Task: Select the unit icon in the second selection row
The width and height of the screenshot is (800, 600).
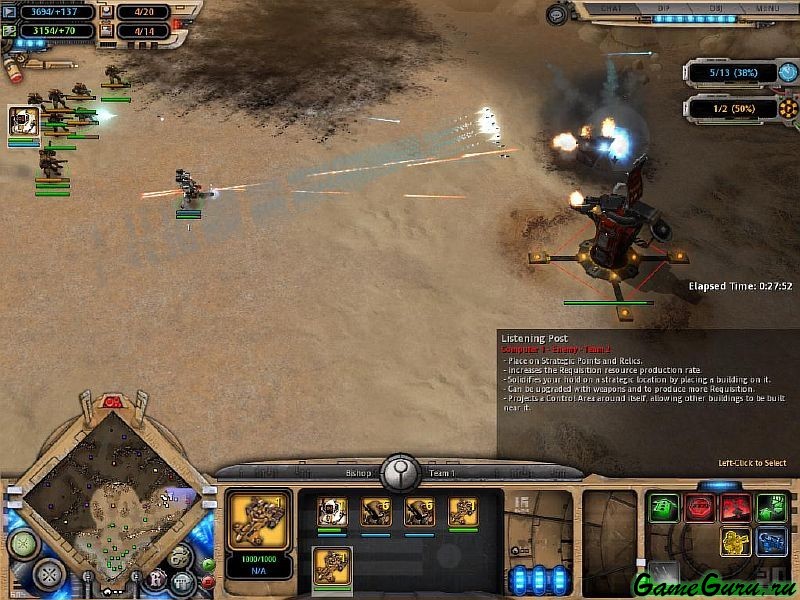Action: [x=332, y=566]
